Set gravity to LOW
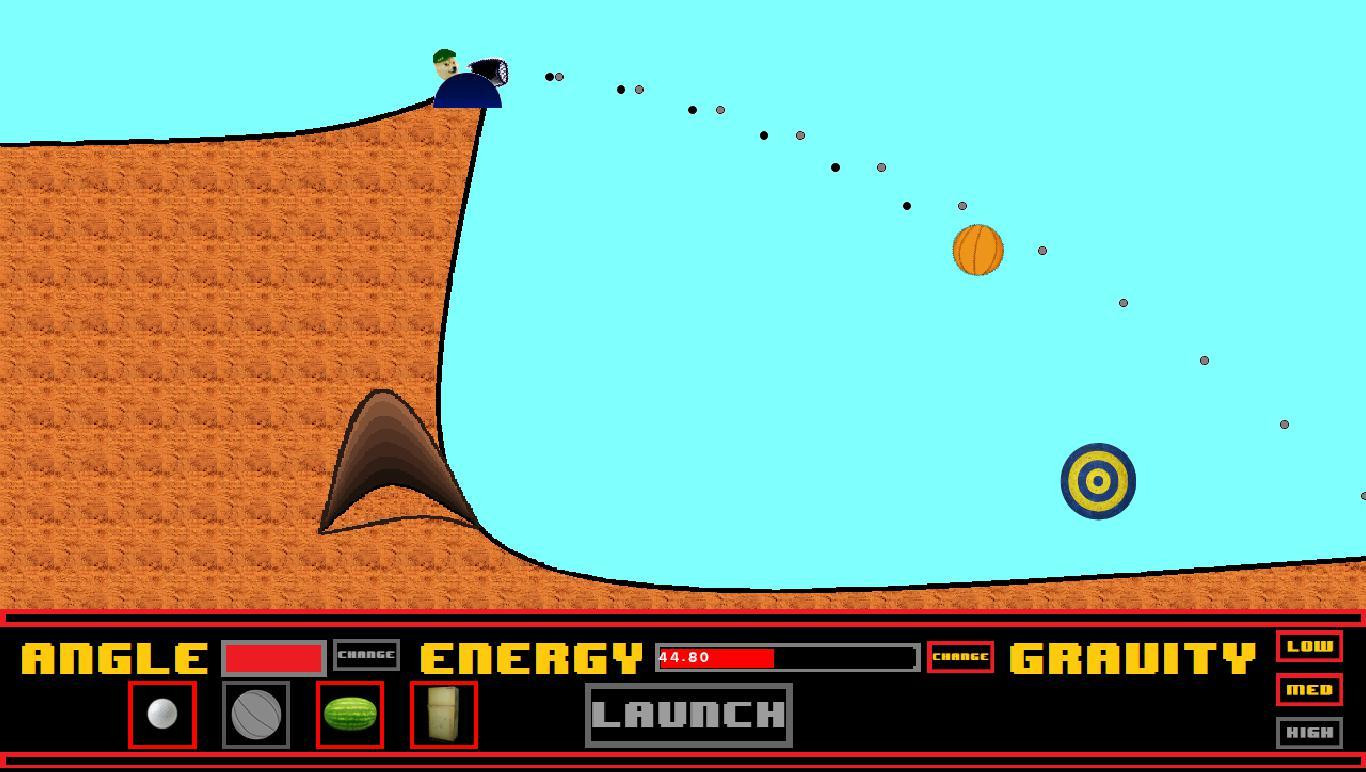 [1310, 647]
